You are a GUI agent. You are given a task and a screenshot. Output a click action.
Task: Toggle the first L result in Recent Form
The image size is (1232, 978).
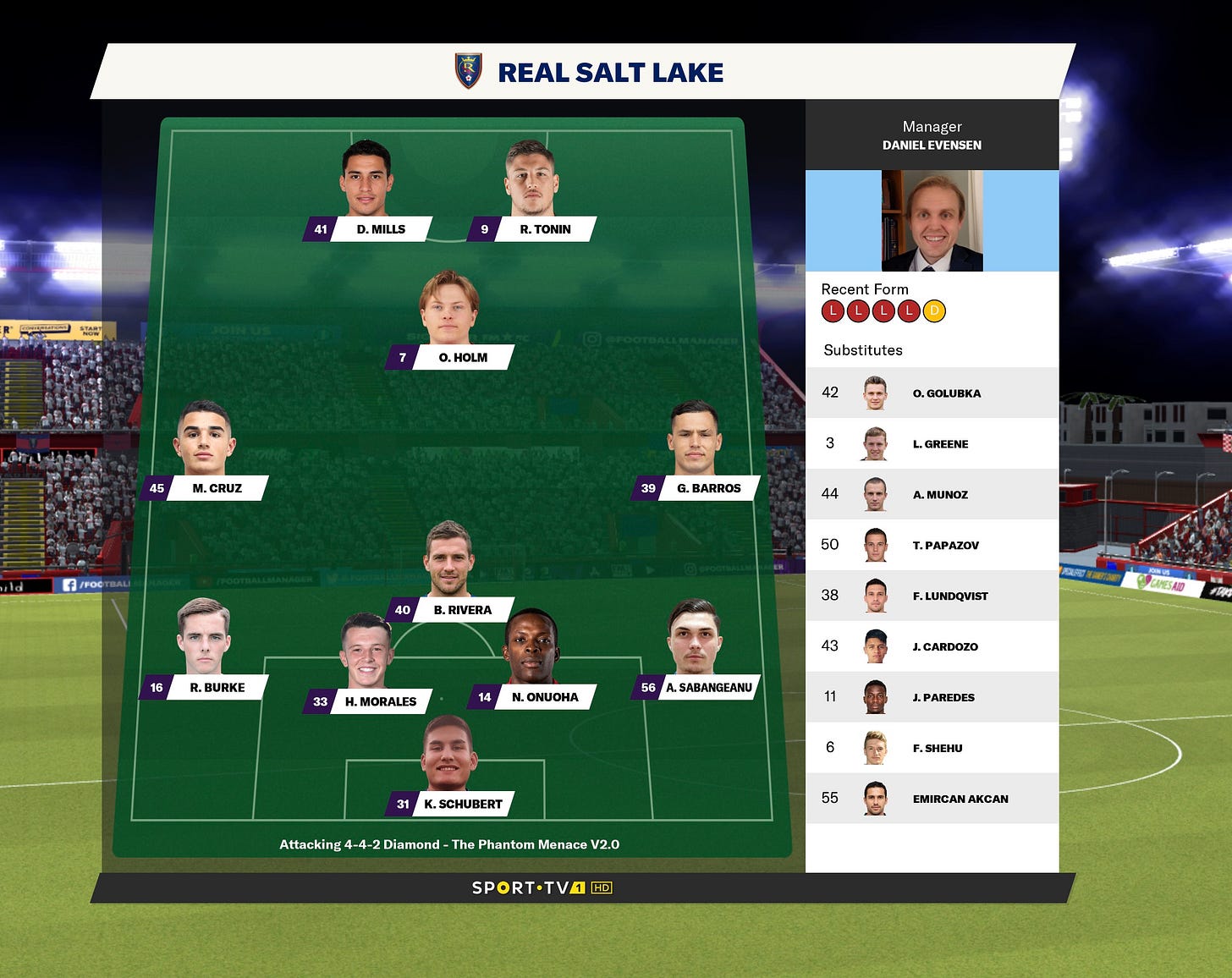[x=834, y=310]
